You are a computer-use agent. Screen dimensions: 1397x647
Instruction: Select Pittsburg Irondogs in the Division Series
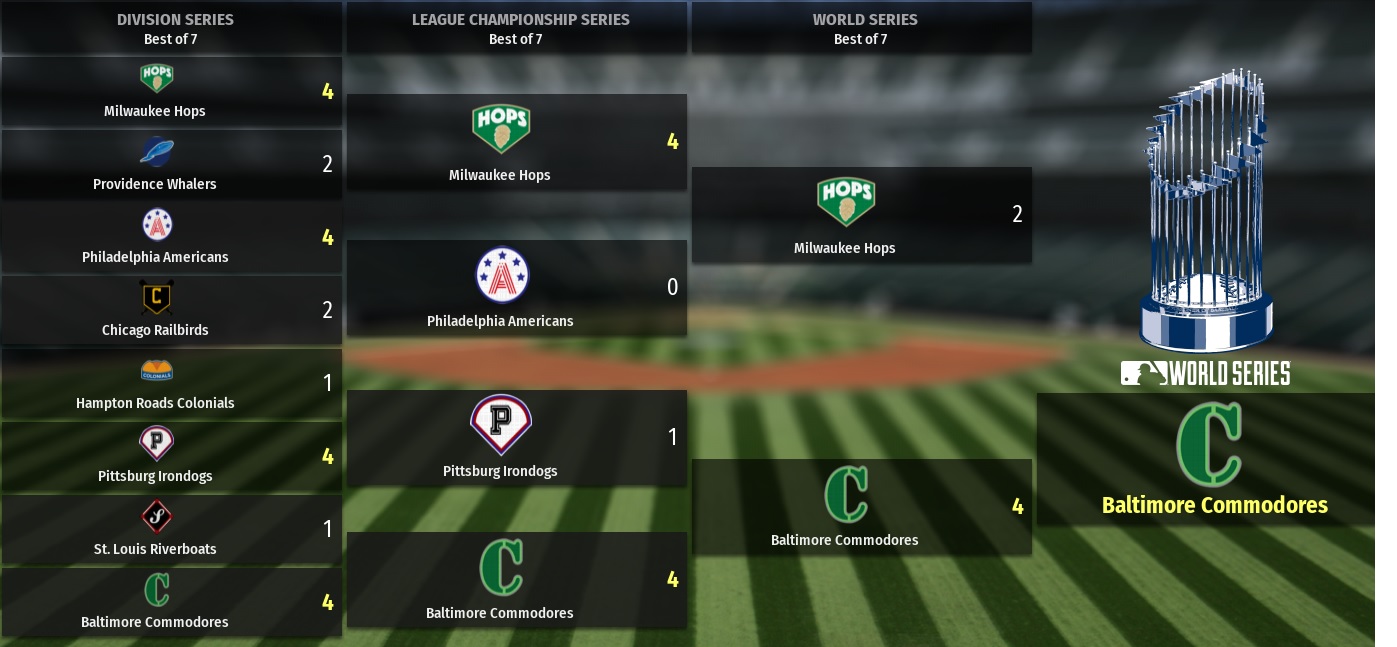pyautogui.click(x=171, y=457)
